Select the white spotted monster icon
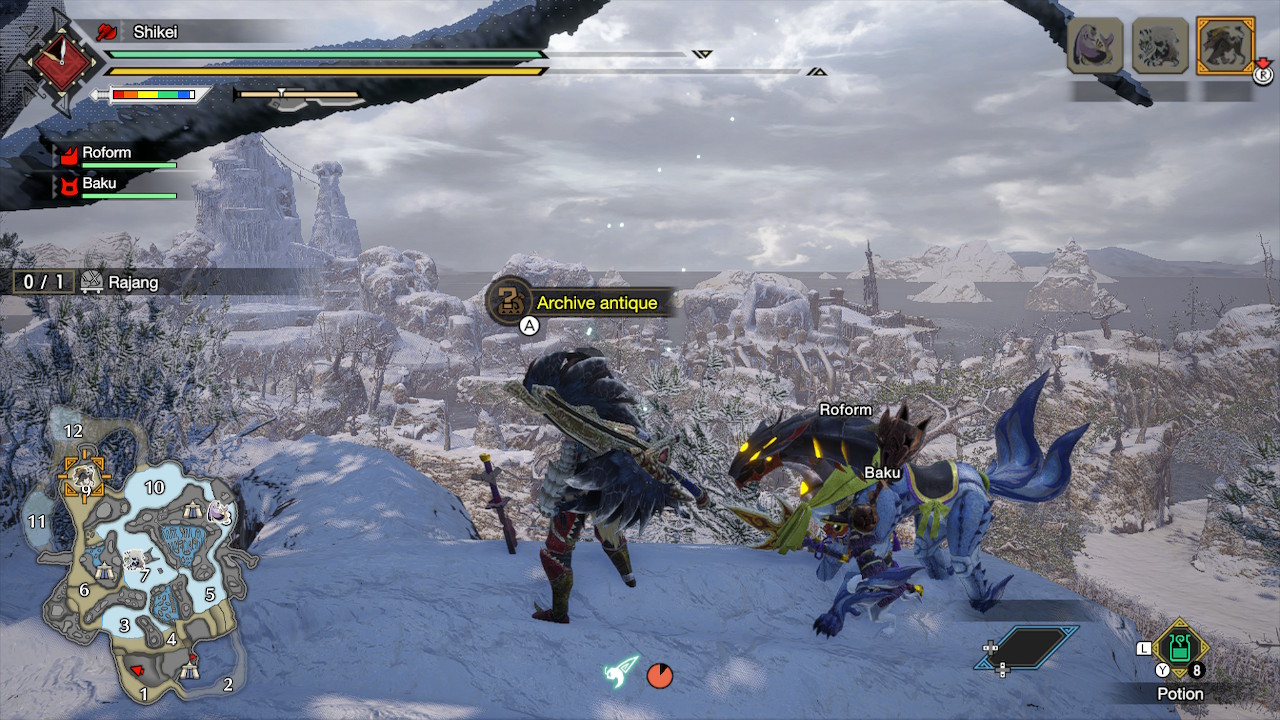The width and height of the screenshot is (1280, 720). pyautogui.click(x=1160, y=45)
